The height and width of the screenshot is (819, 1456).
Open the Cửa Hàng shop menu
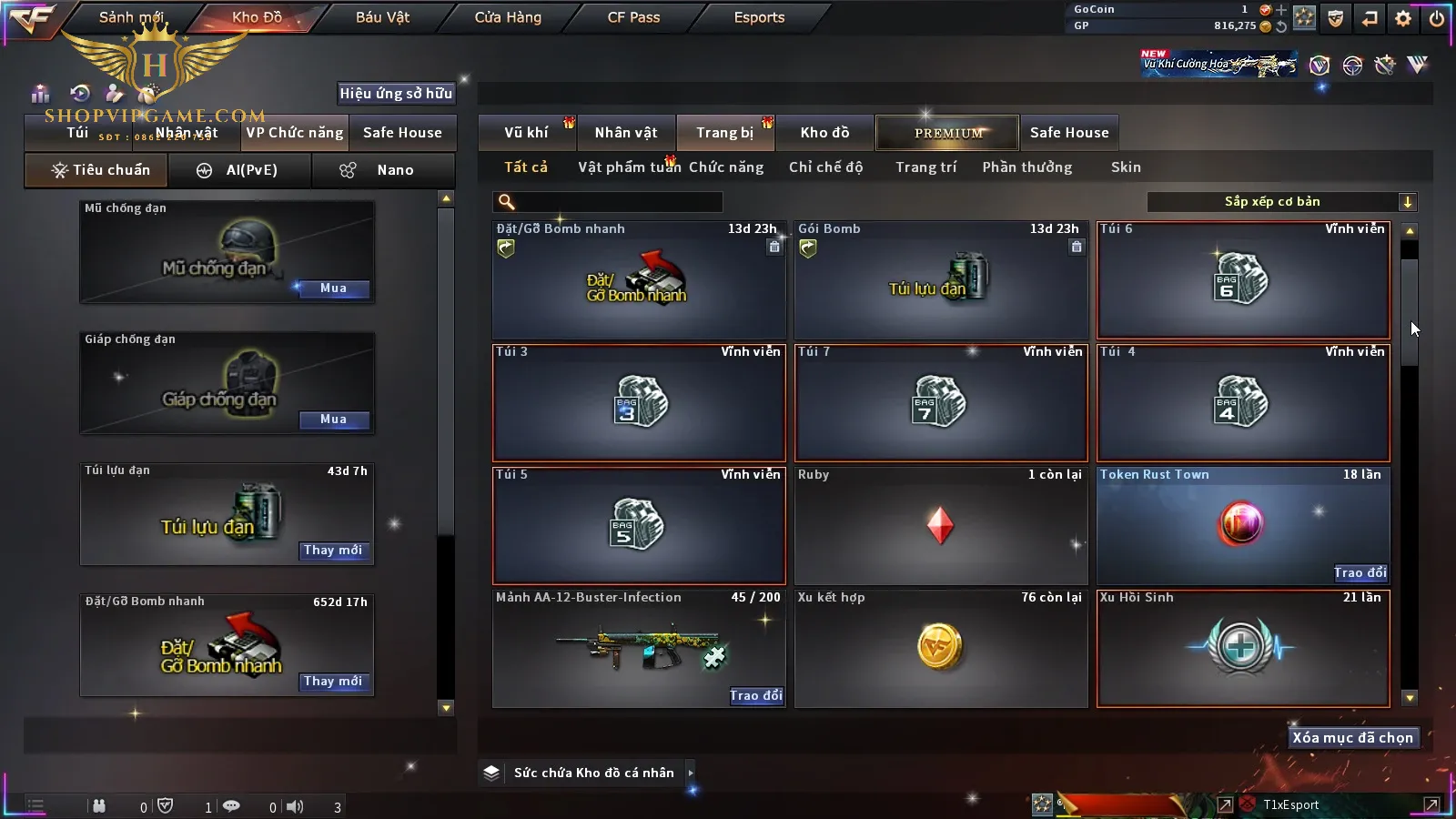click(508, 17)
